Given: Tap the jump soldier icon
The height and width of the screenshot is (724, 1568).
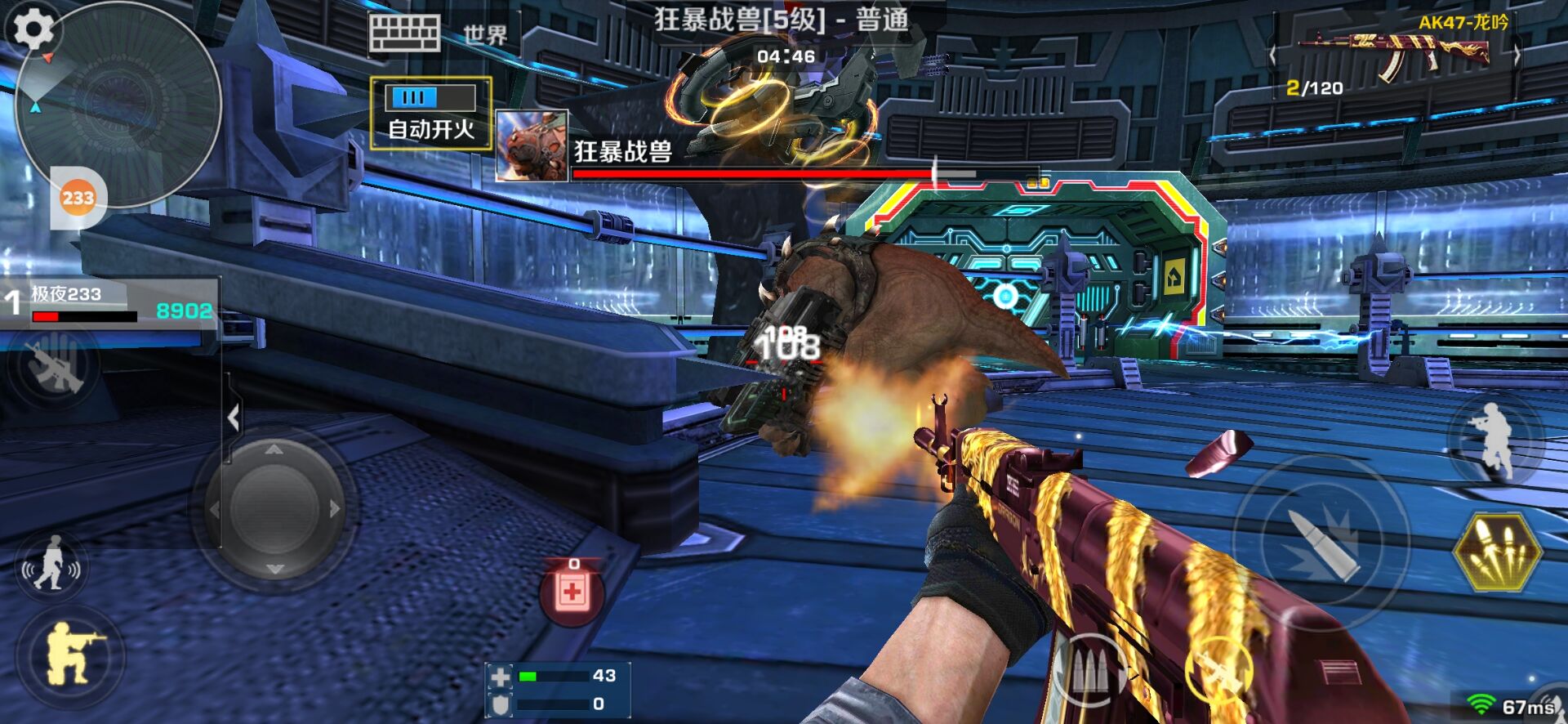Looking at the screenshot, I should tap(1494, 440).
